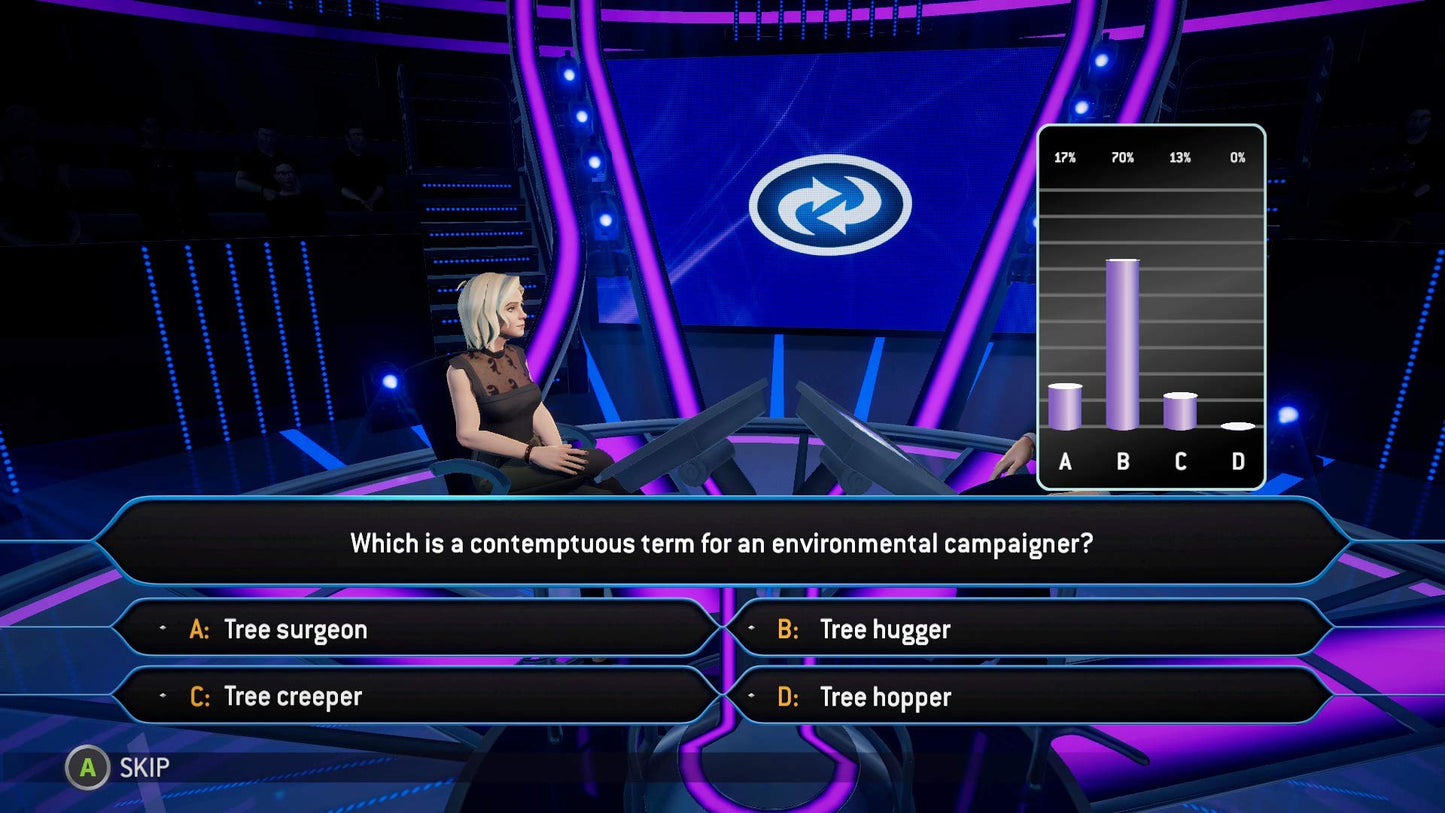Viewport: 1445px width, 813px height.
Task: Click the green A controller button icon
Action: [87, 768]
